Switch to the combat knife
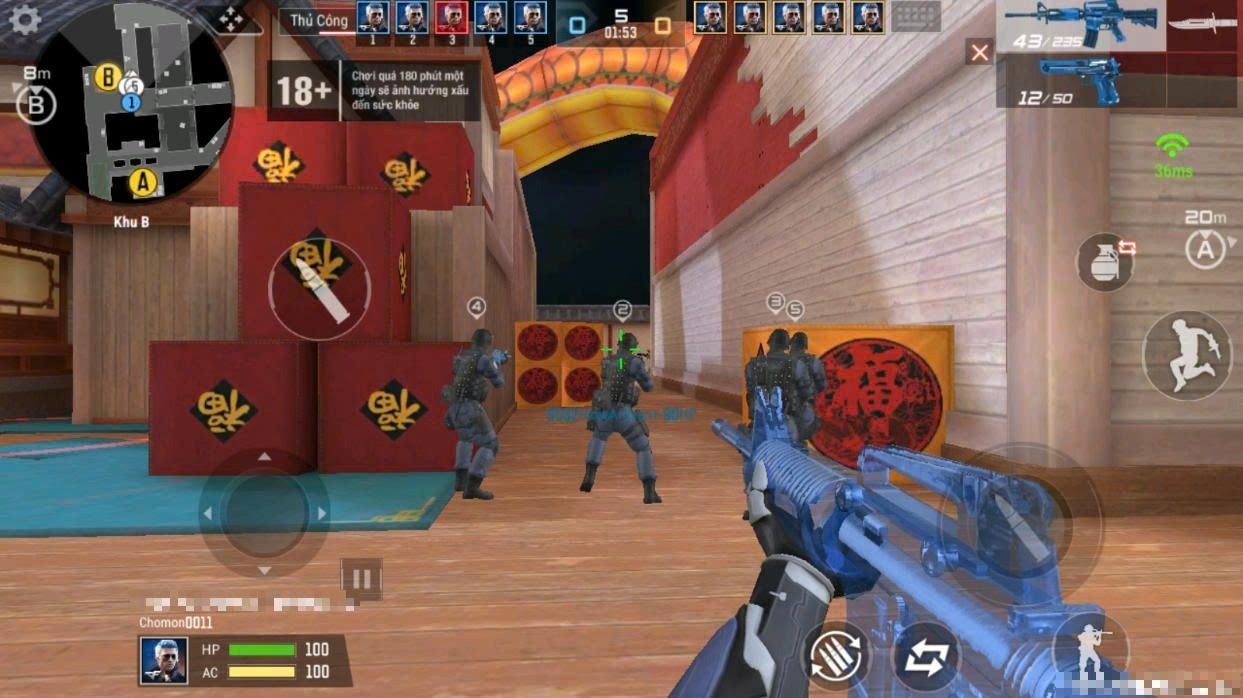1243x698 pixels. 1204,24
